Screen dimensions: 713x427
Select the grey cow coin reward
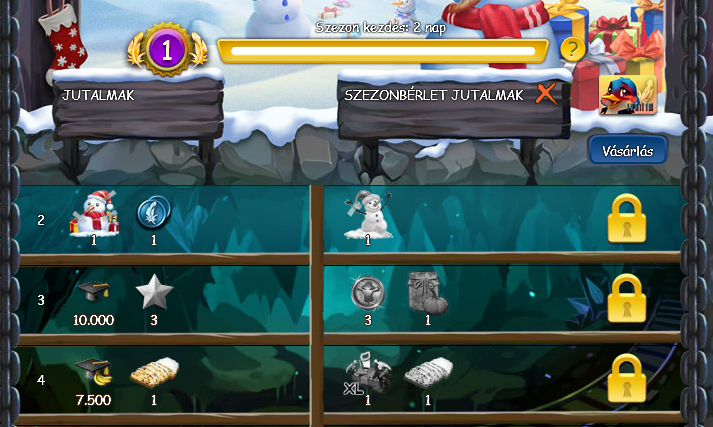[367, 292]
